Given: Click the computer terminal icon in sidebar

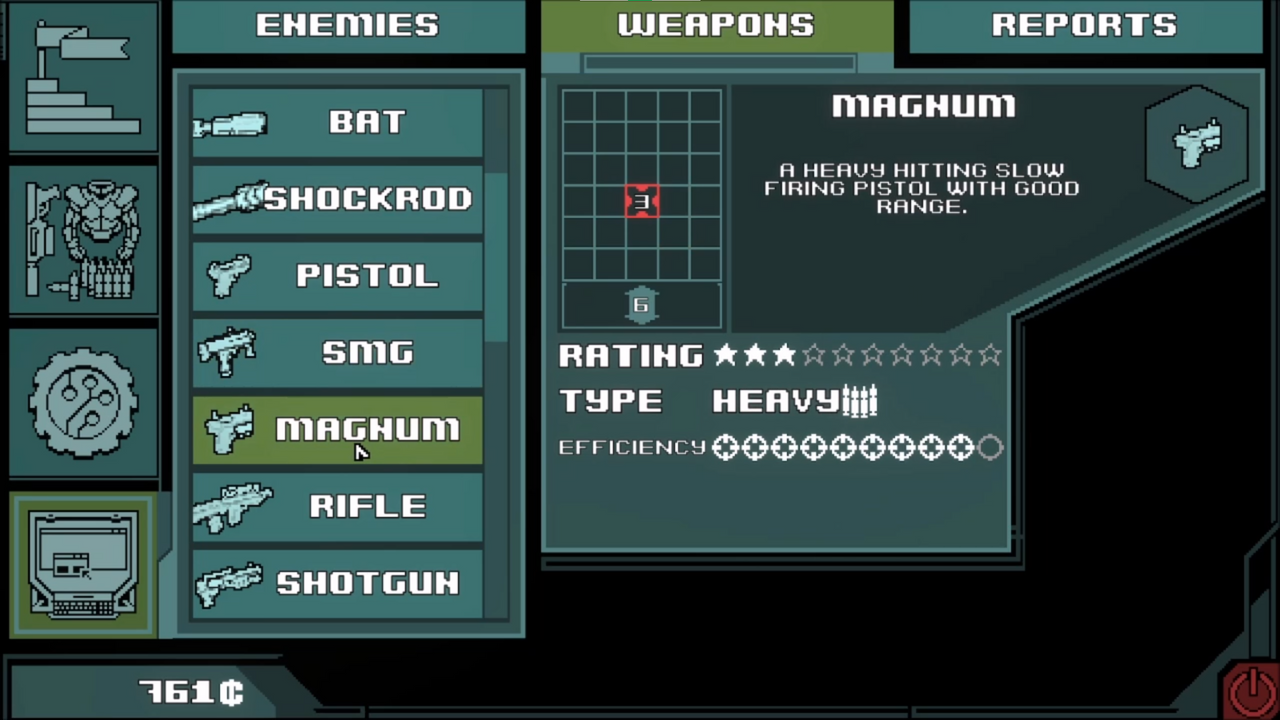Looking at the screenshot, I should 83,565.
